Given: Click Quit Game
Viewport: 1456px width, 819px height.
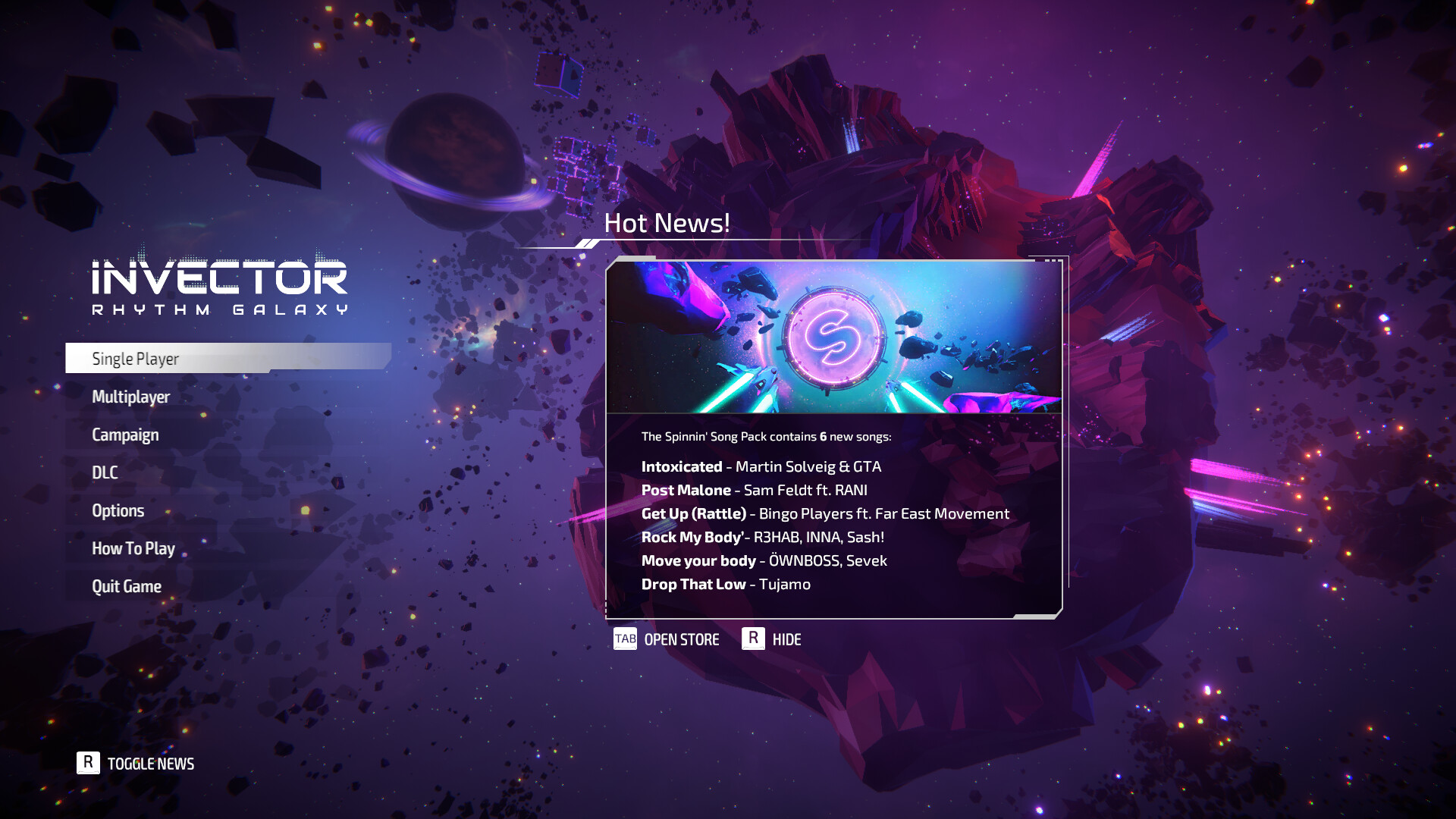Looking at the screenshot, I should (126, 585).
